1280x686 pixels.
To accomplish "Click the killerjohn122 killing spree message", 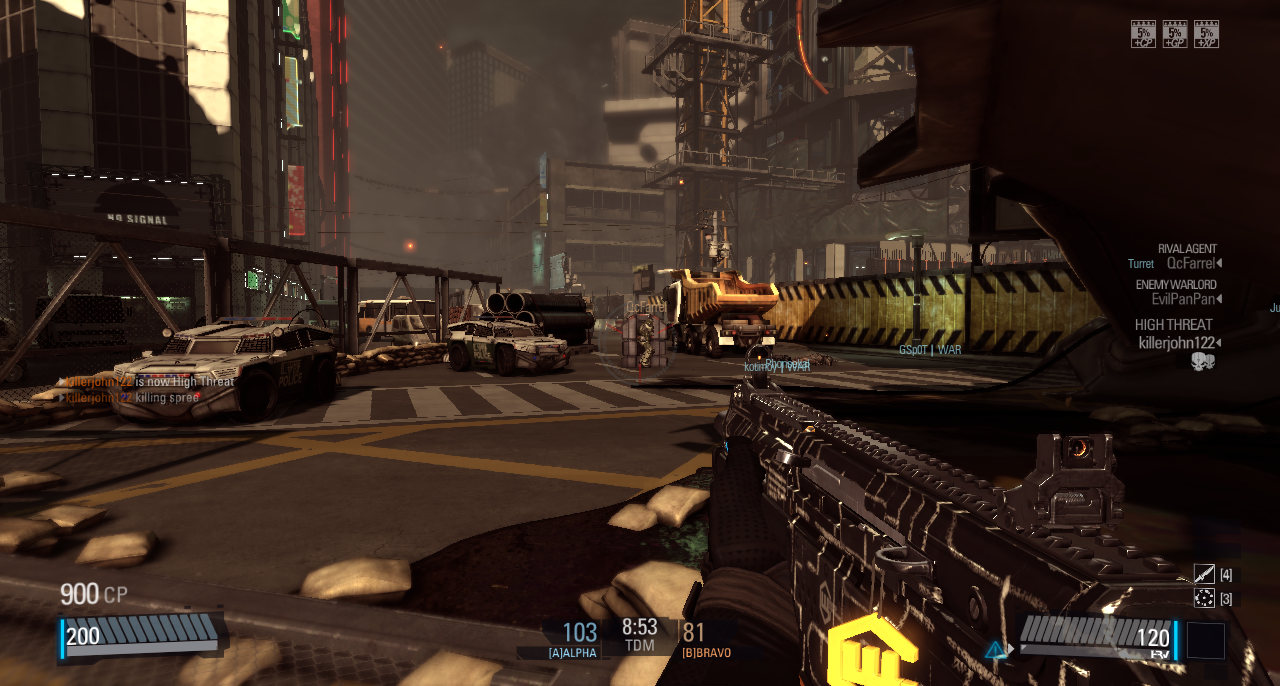I will (x=131, y=397).
